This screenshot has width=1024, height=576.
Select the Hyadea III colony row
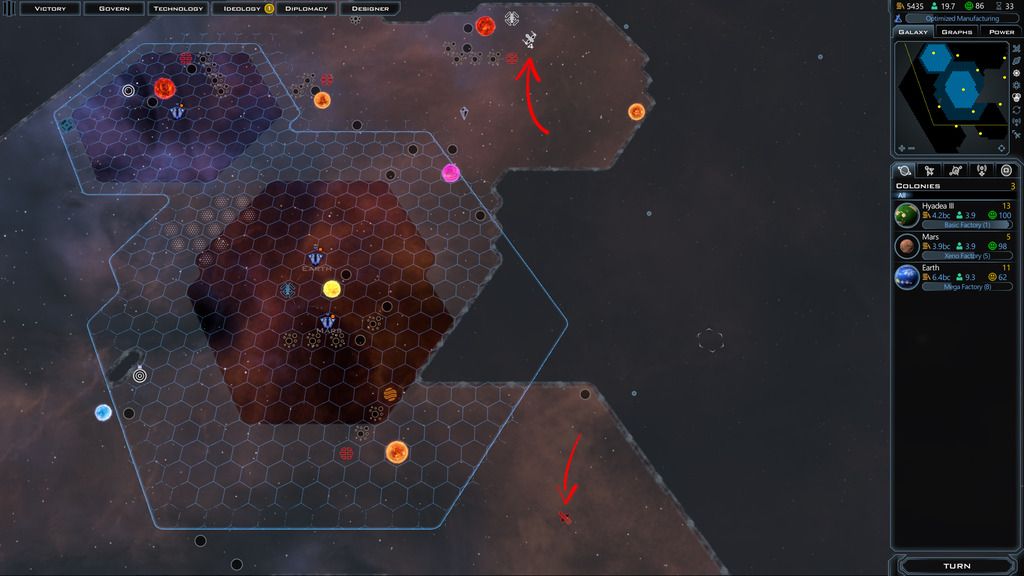[955, 215]
